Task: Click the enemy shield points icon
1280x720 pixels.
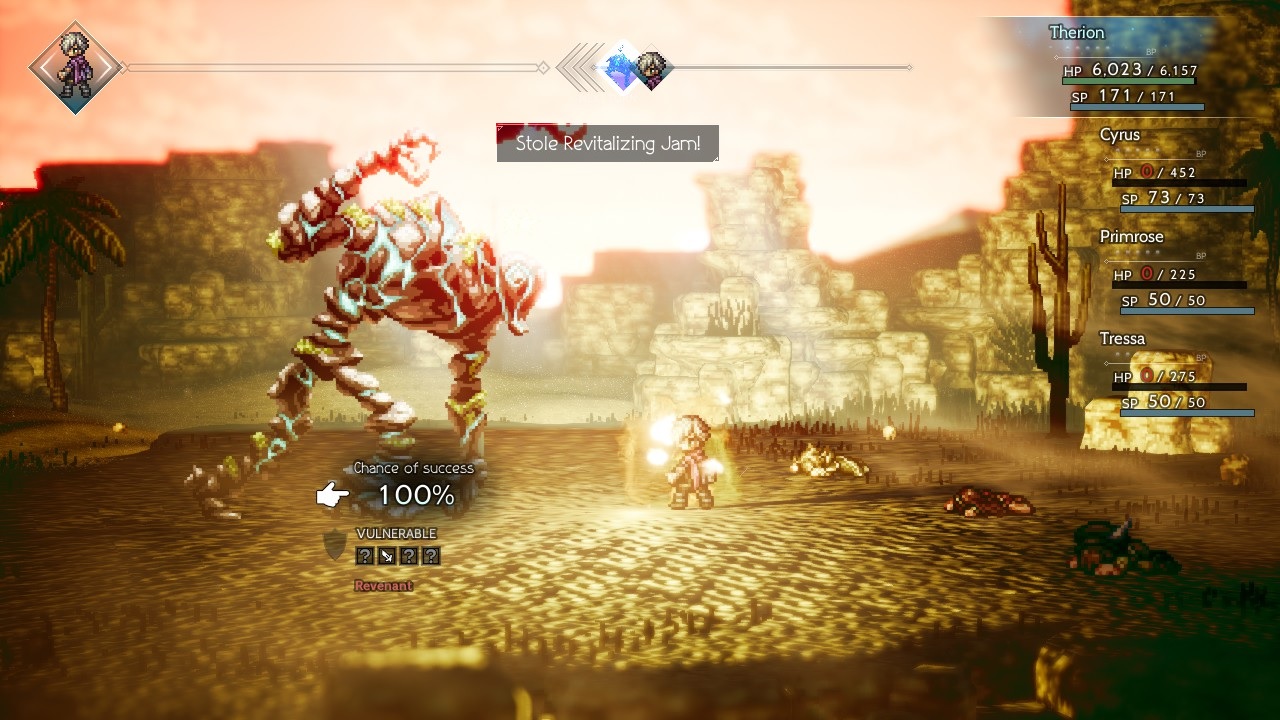Action: point(334,545)
